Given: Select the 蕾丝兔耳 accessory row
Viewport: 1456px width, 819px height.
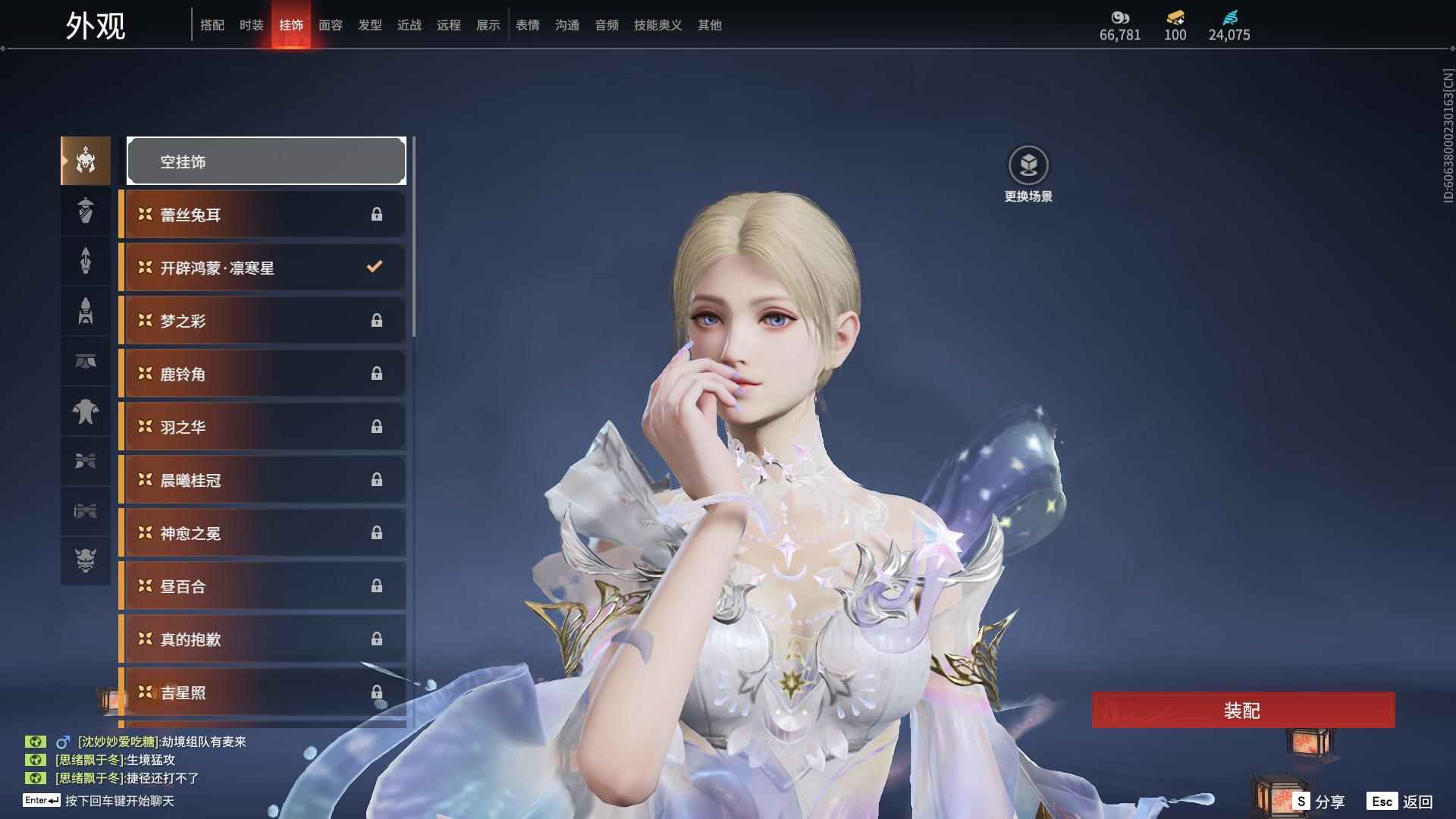Looking at the screenshot, I should click(263, 215).
